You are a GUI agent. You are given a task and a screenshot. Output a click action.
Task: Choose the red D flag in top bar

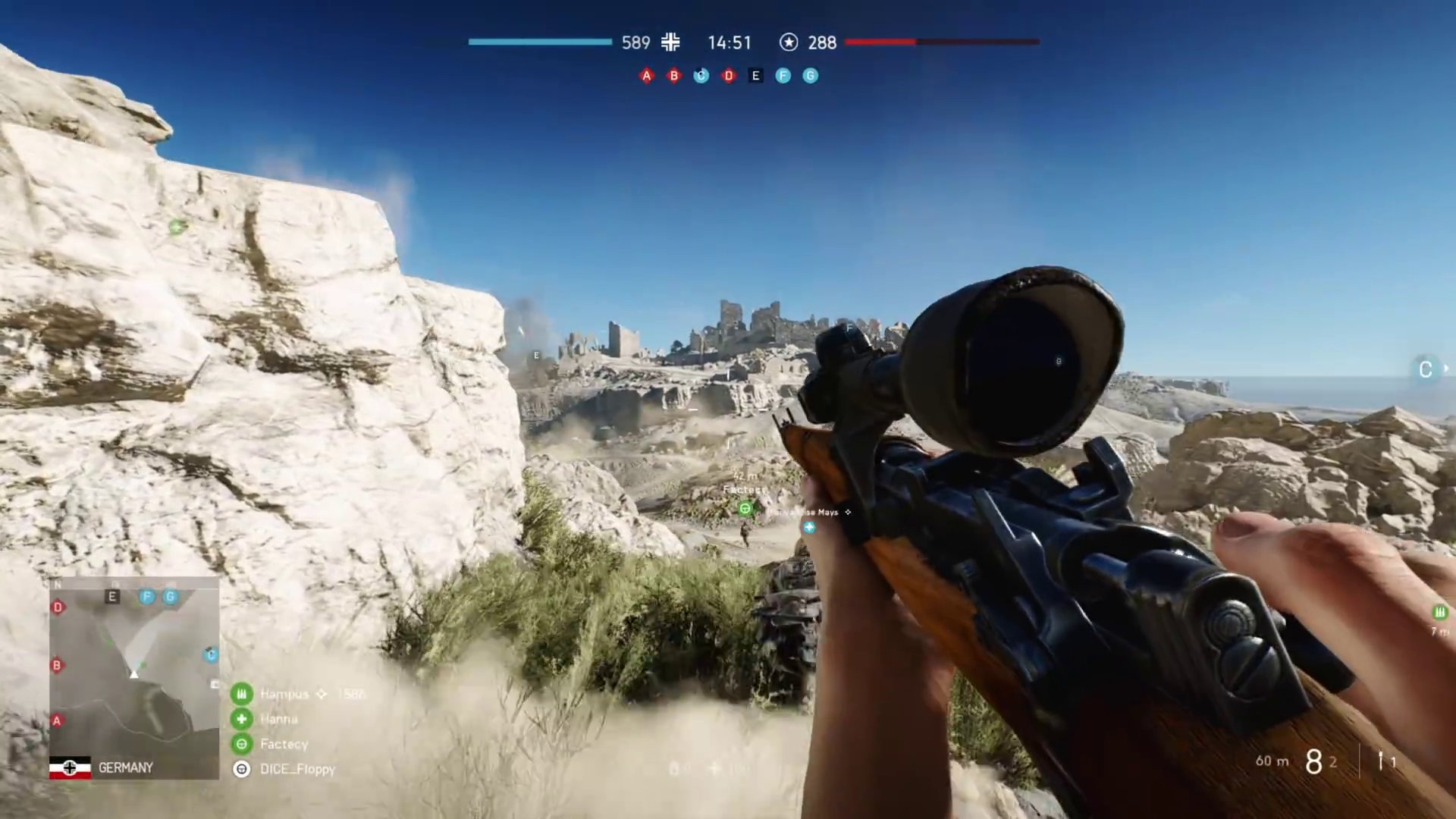pyautogui.click(x=728, y=76)
